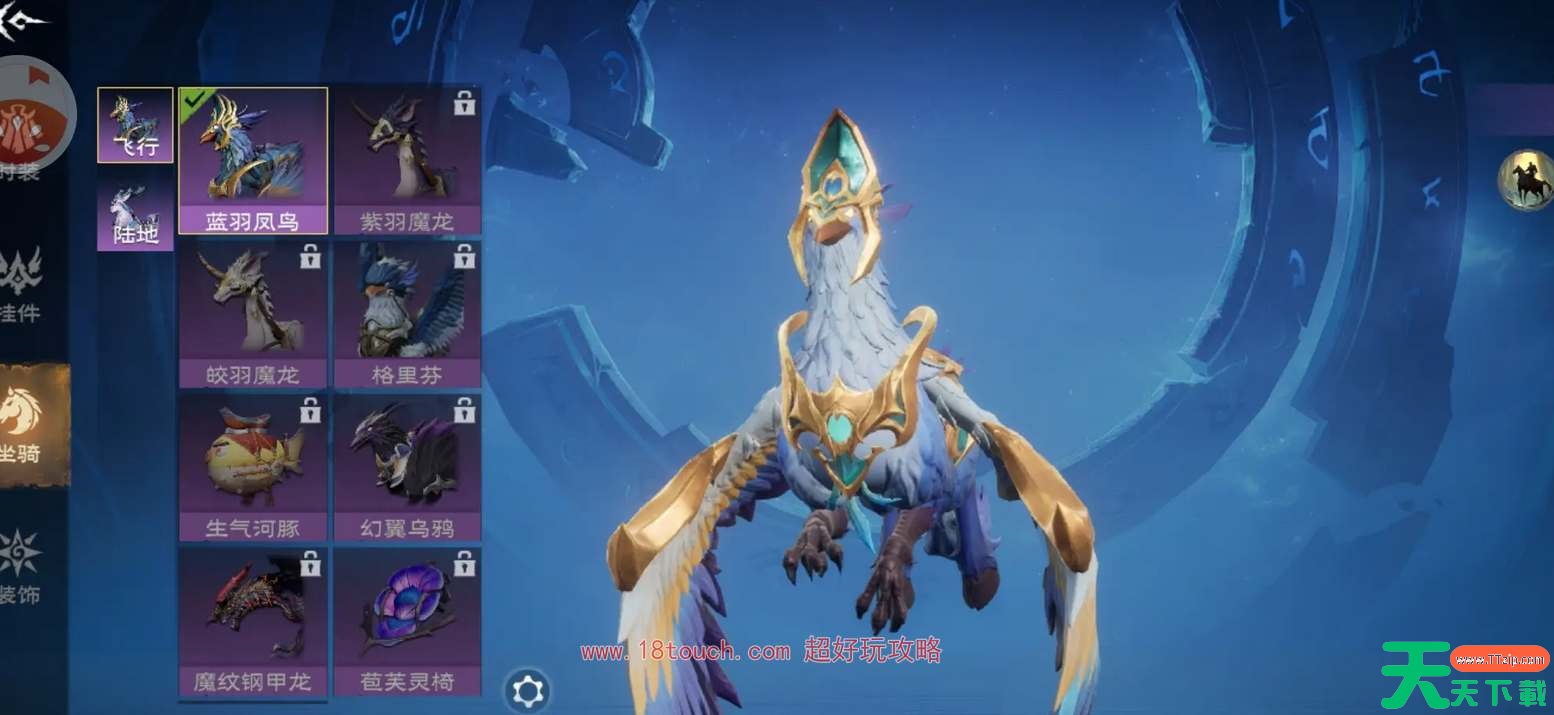Click the horse rider icon
Viewport: 1554px width, 715px height.
tap(1524, 181)
